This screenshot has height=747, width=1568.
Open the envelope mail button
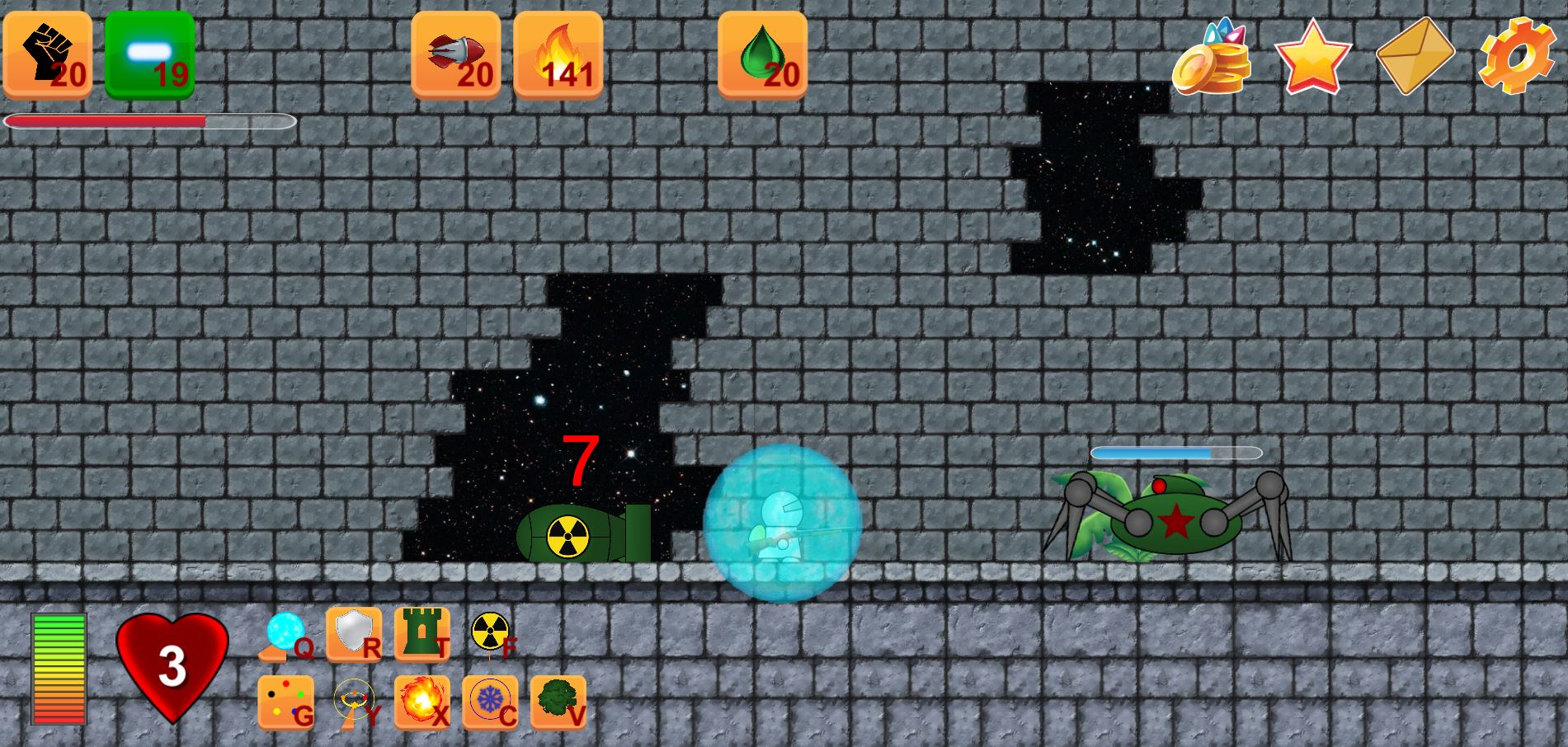point(1415,56)
